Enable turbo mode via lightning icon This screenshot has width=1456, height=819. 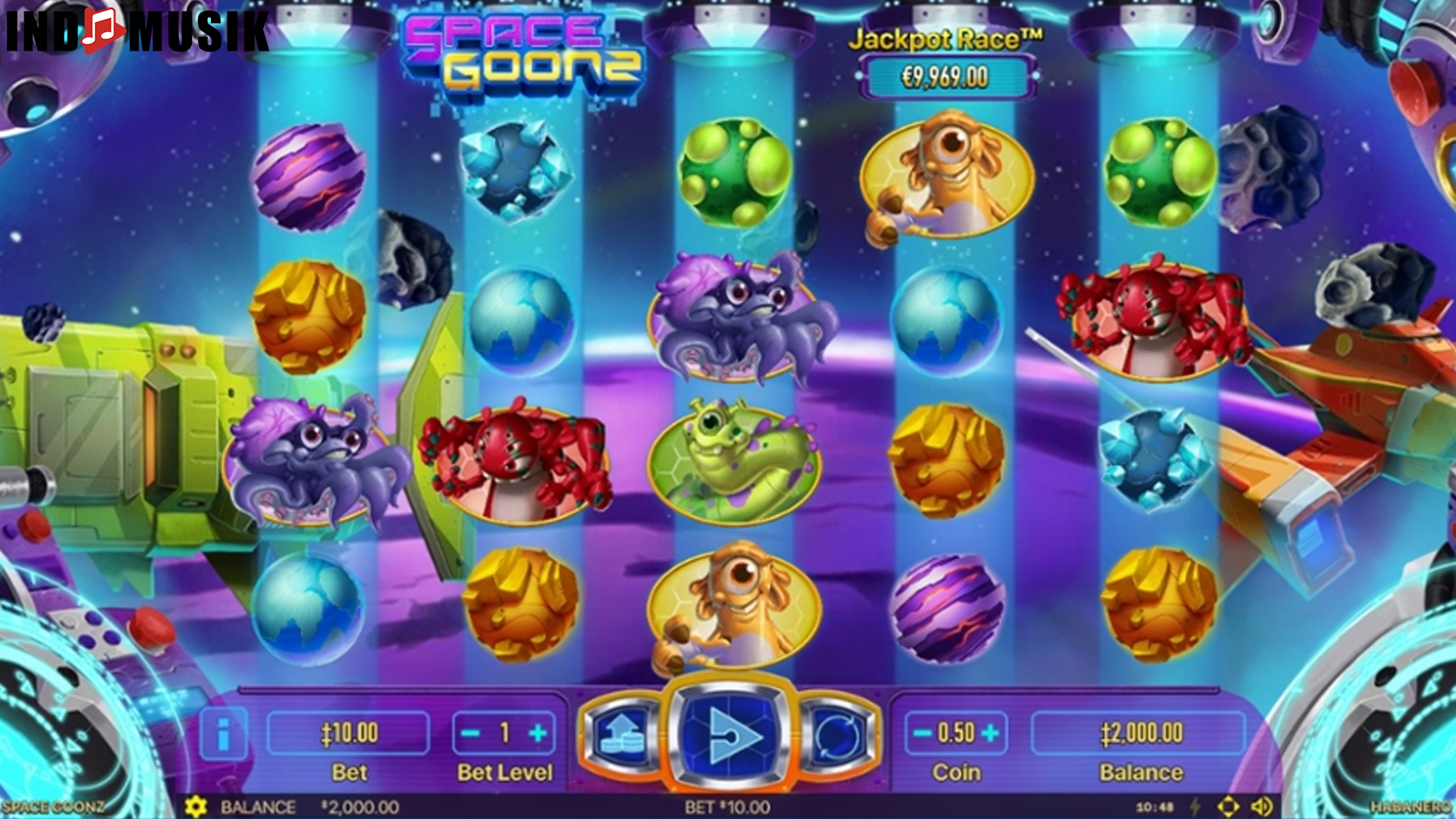point(1194,807)
